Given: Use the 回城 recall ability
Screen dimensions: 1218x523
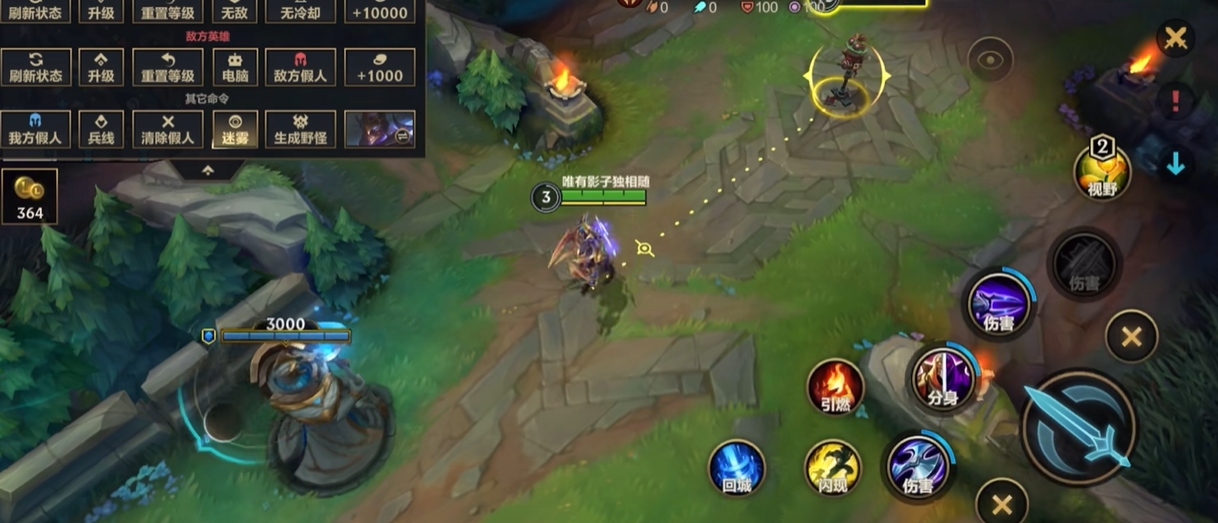Looking at the screenshot, I should pyautogui.click(x=737, y=468).
